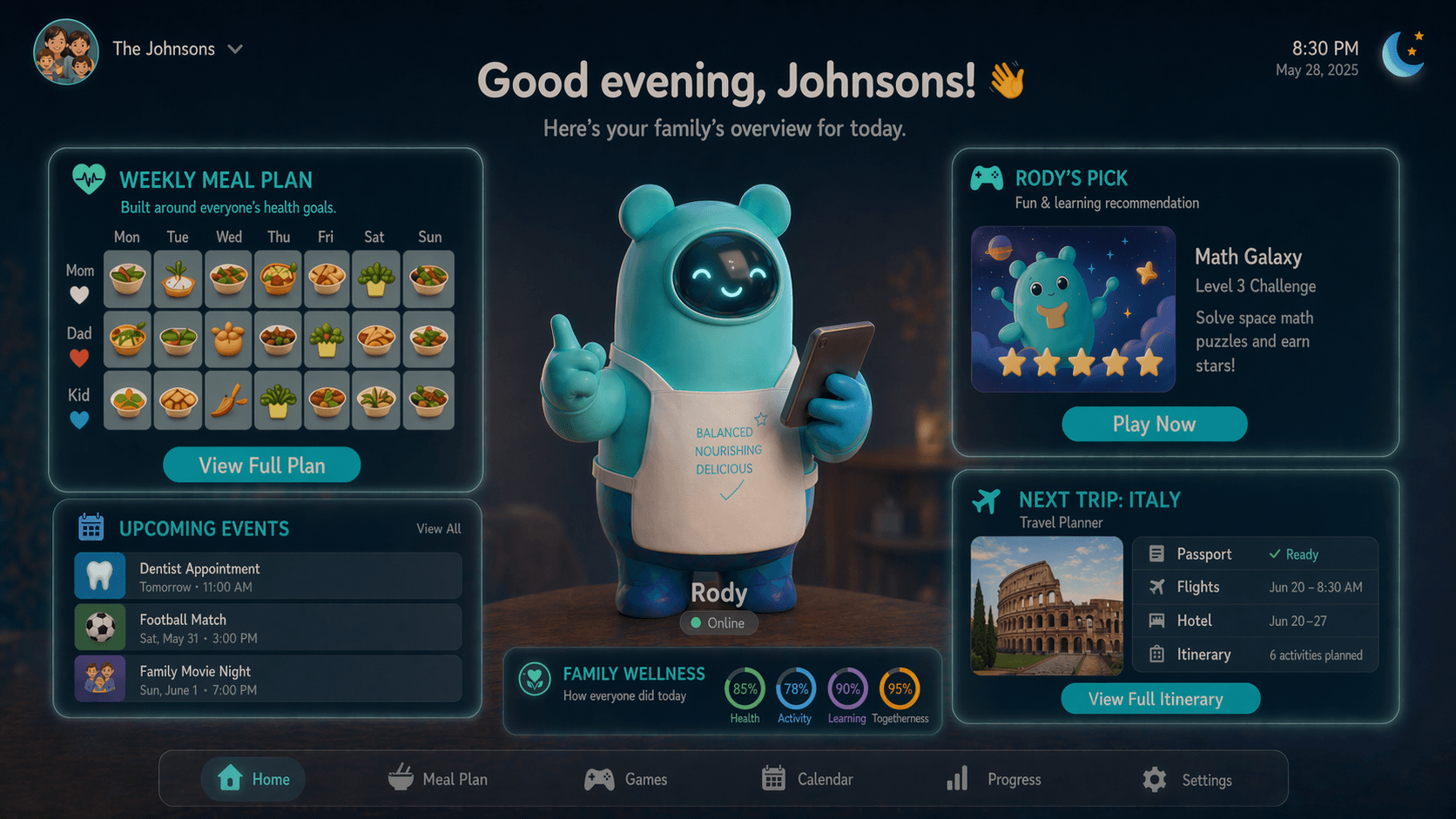Show all upcoming events via View All
The image size is (1456, 819).
[x=438, y=528]
